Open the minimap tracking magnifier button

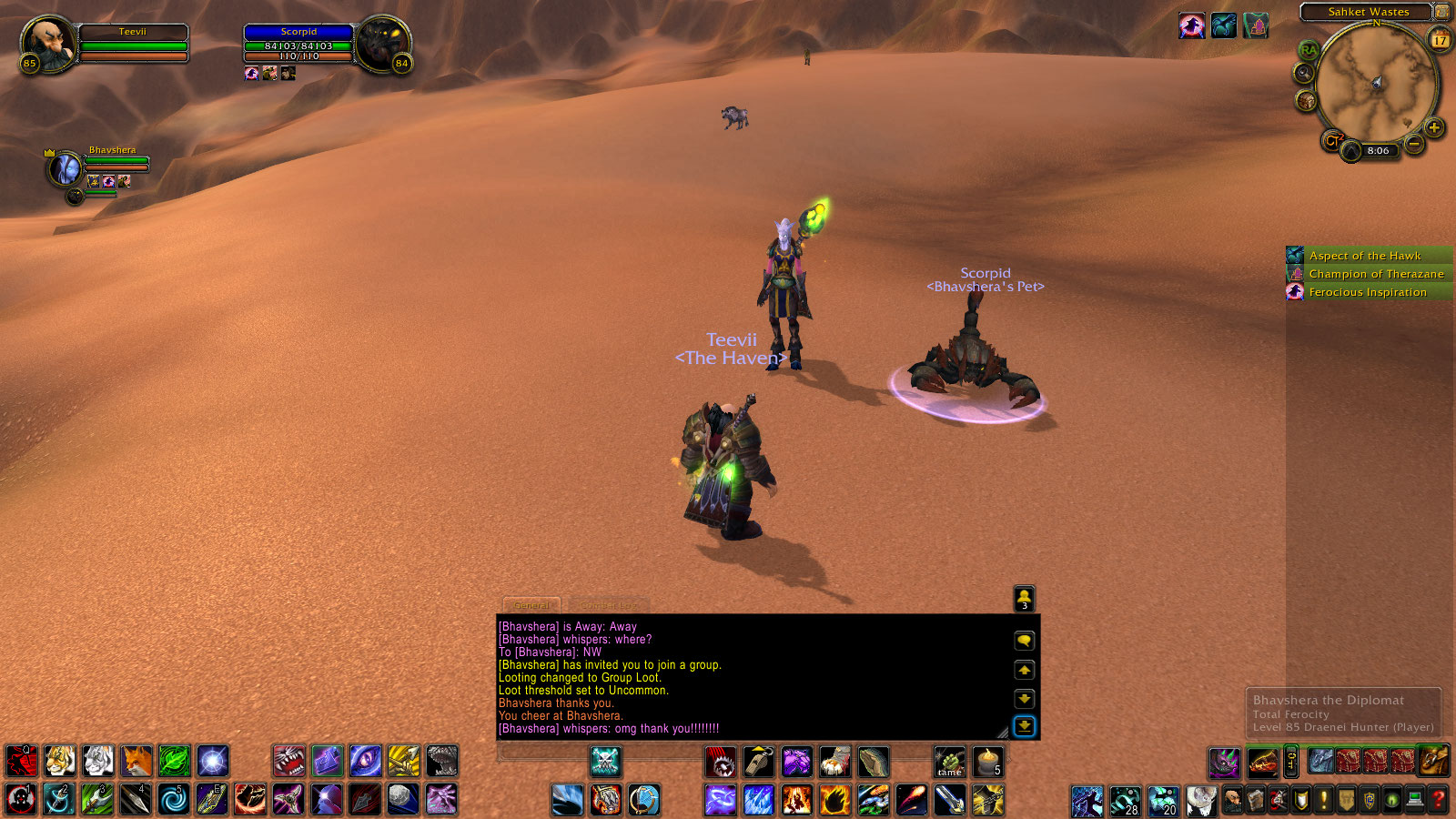[x=1305, y=74]
